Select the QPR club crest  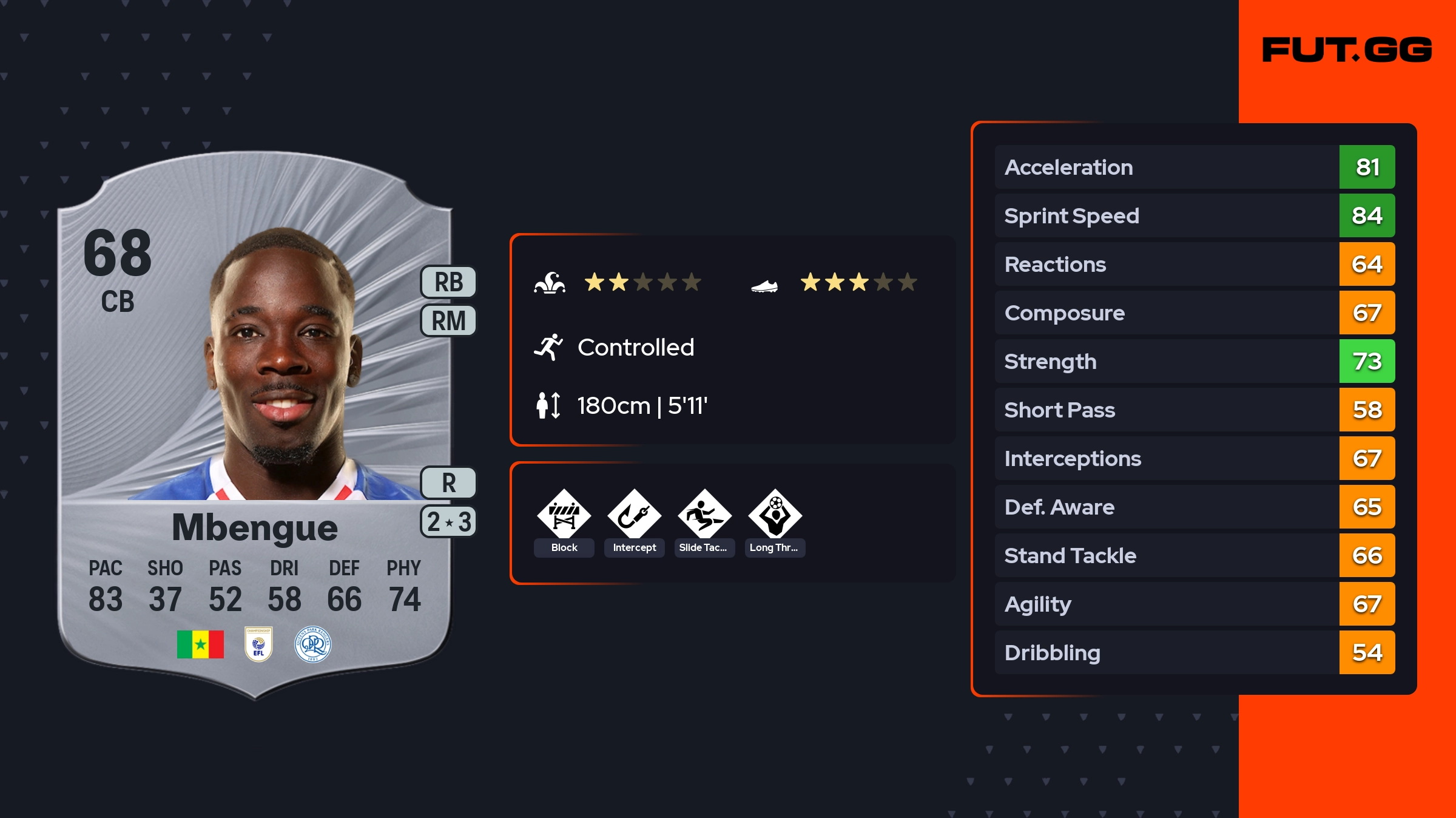(x=313, y=644)
